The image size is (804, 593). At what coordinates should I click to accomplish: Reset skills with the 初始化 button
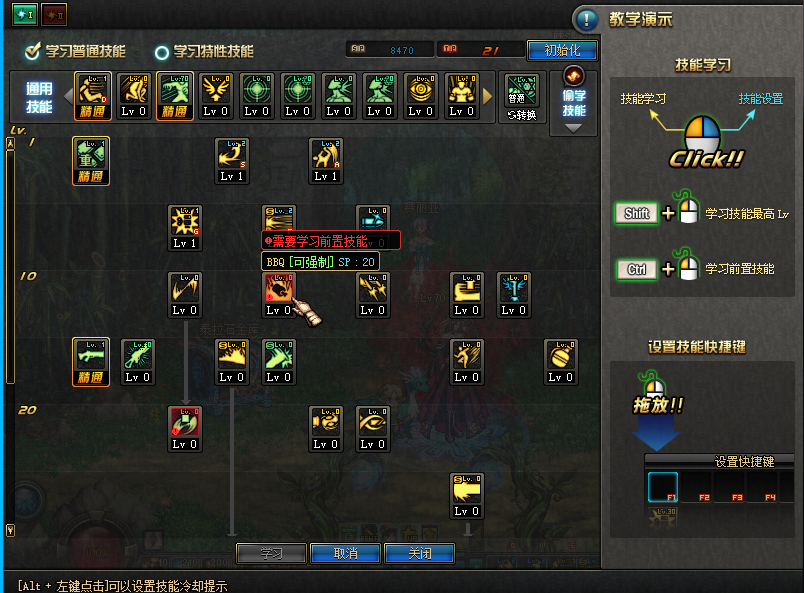pos(561,50)
